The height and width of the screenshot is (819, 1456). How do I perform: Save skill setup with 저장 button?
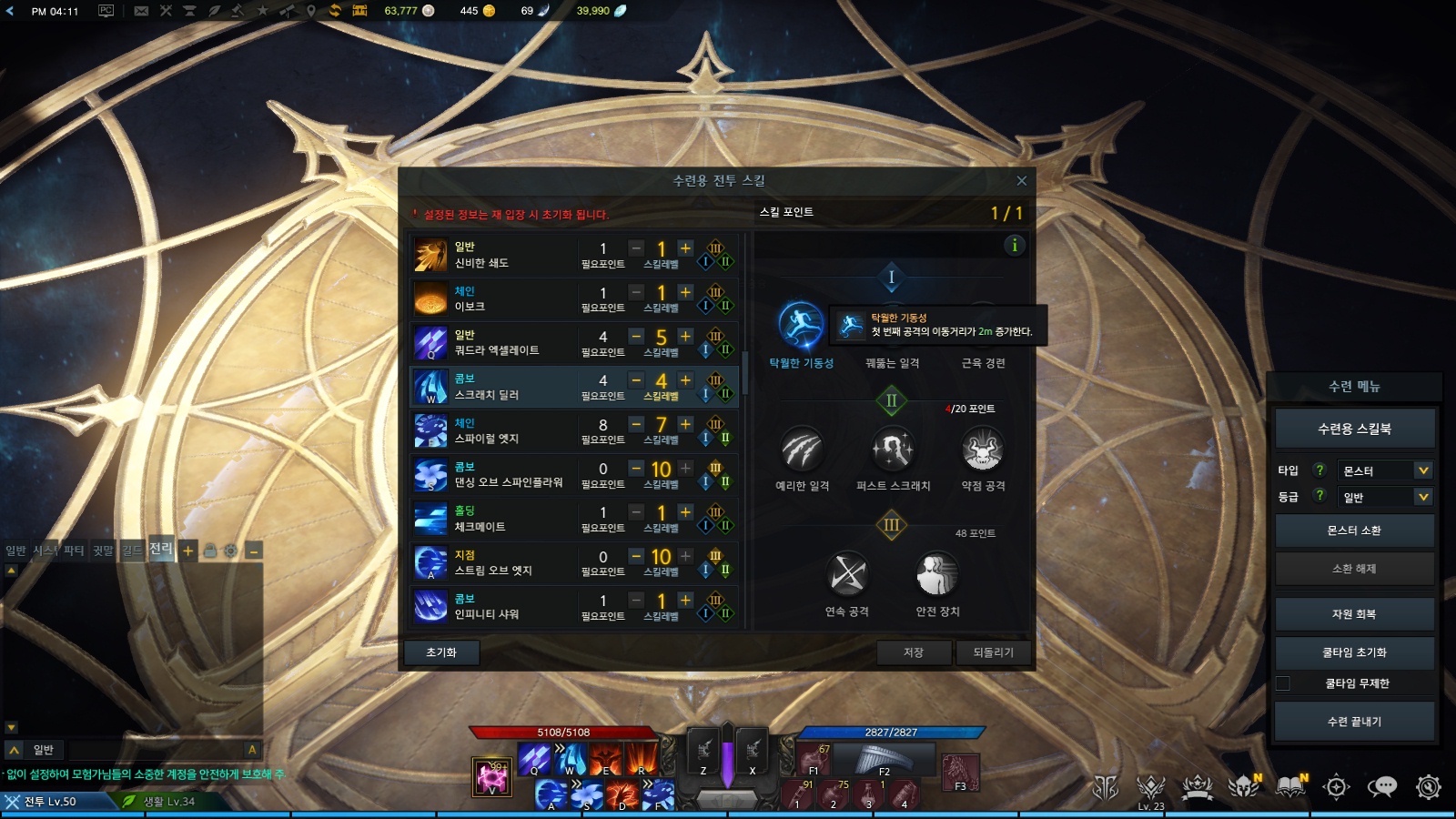click(914, 652)
